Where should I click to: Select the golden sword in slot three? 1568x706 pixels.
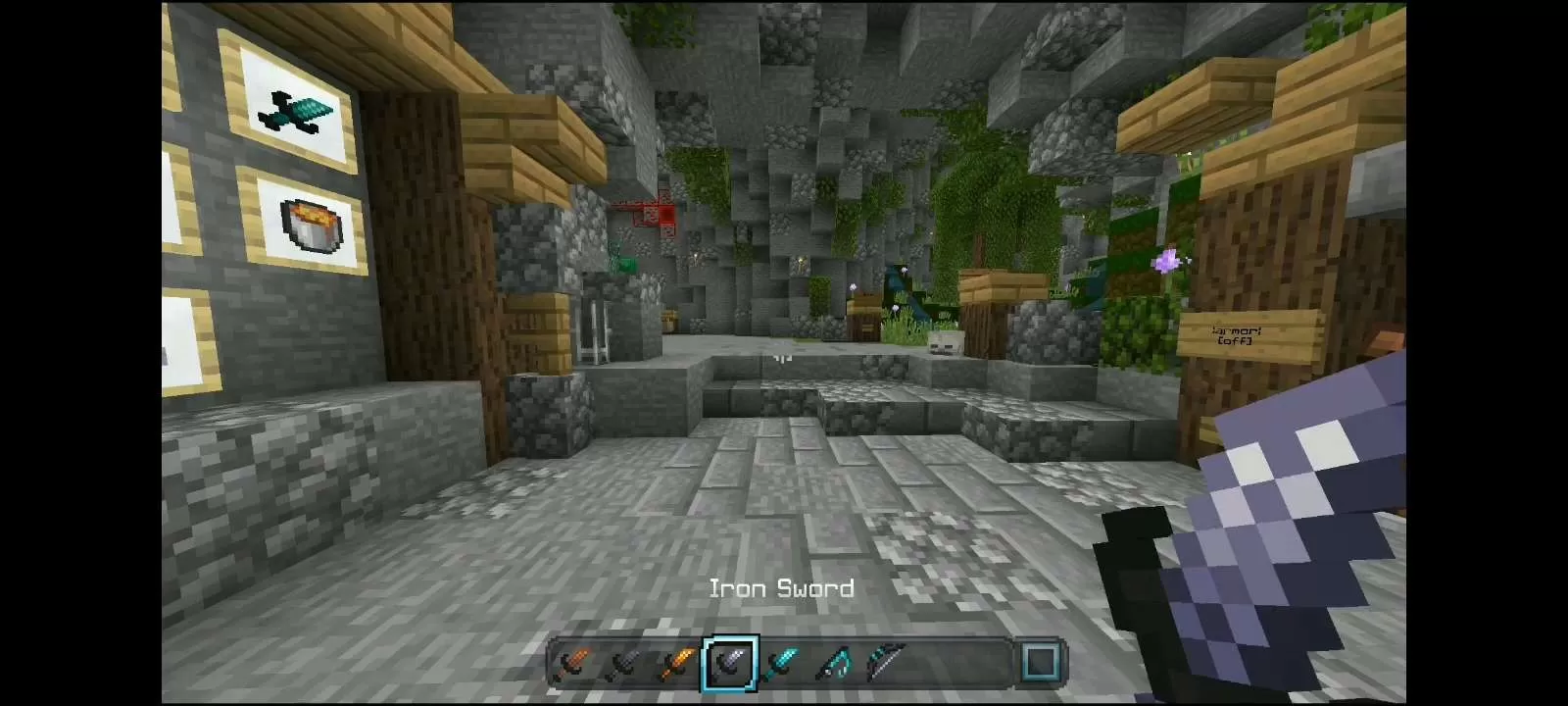pos(676,665)
